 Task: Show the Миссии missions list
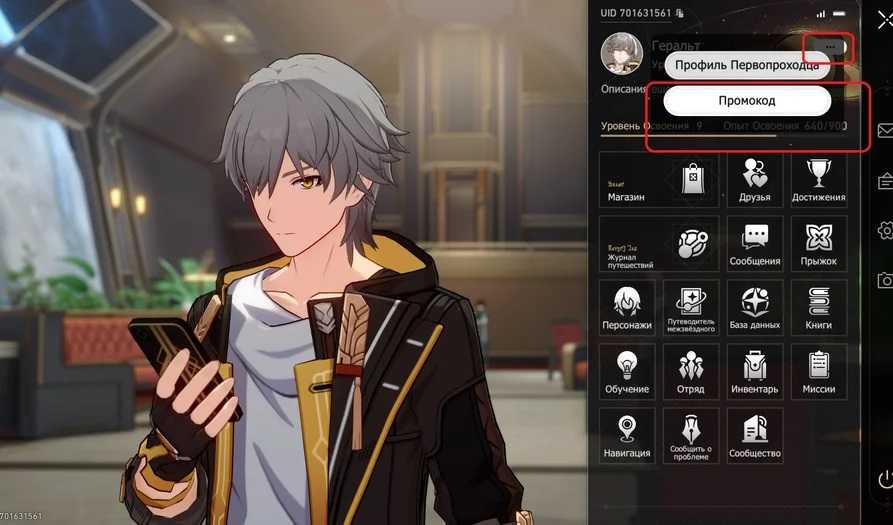pos(818,372)
